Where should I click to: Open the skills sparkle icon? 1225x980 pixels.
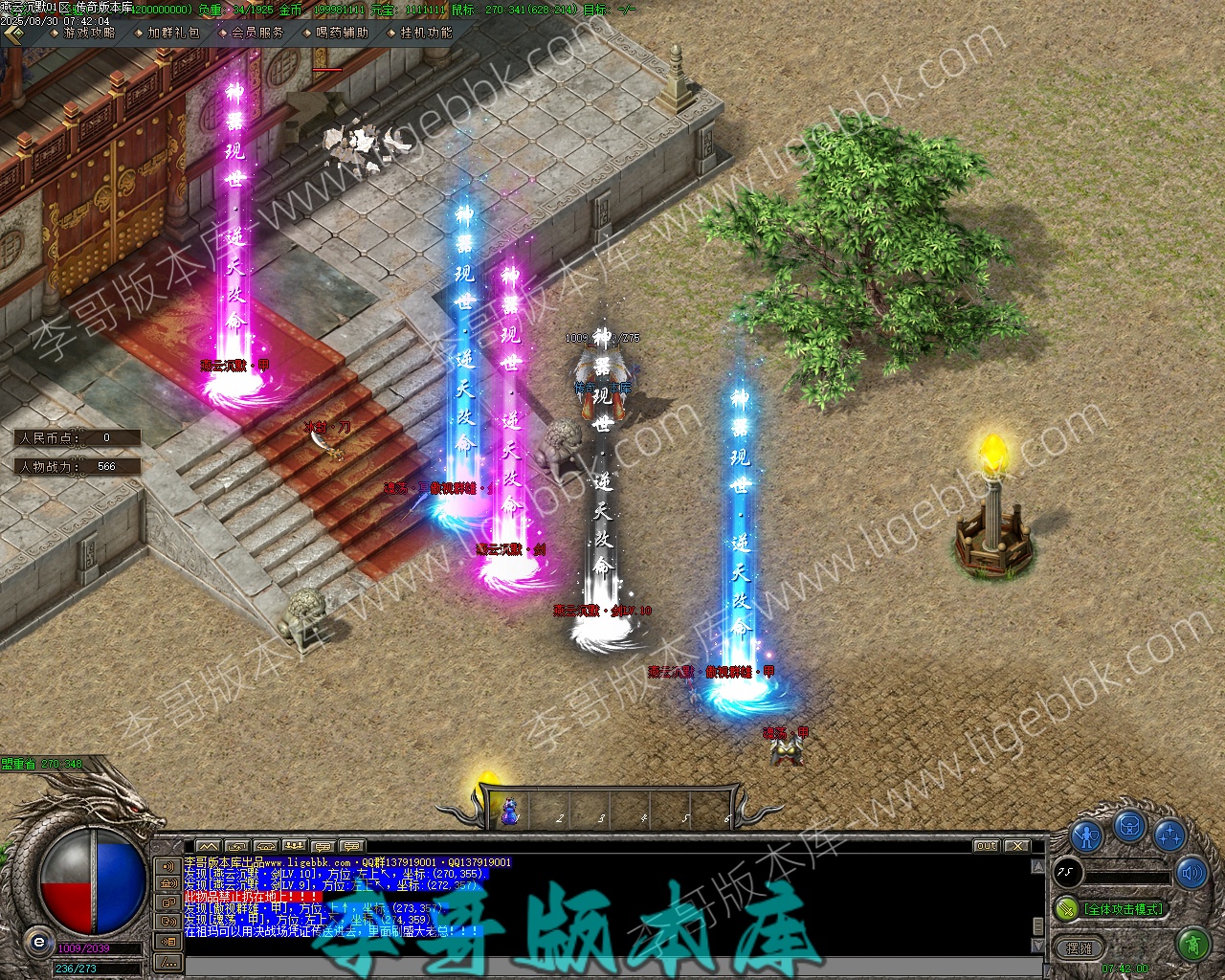point(1169,835)
